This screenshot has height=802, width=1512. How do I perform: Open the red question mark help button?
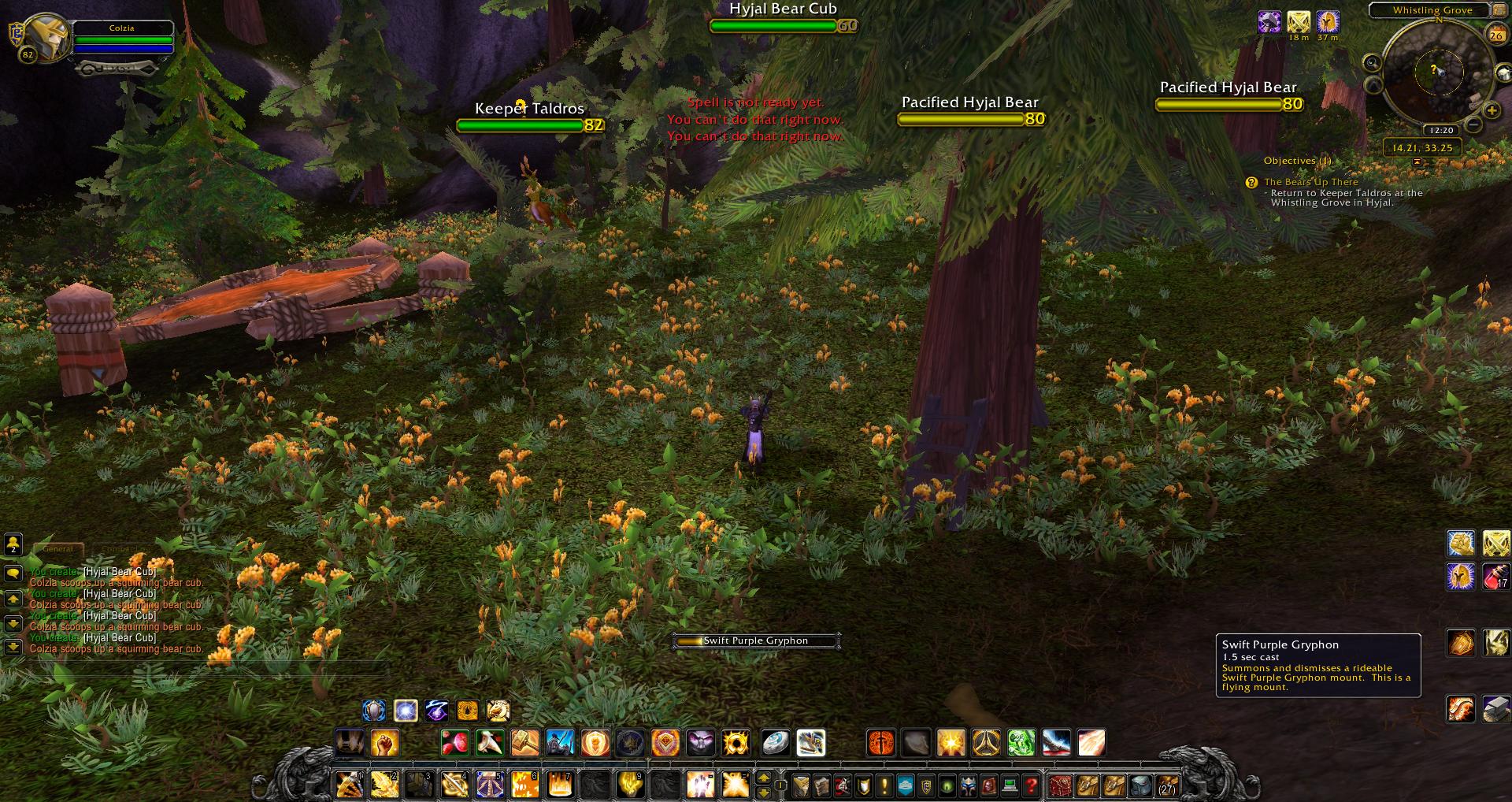point(1032,785)
